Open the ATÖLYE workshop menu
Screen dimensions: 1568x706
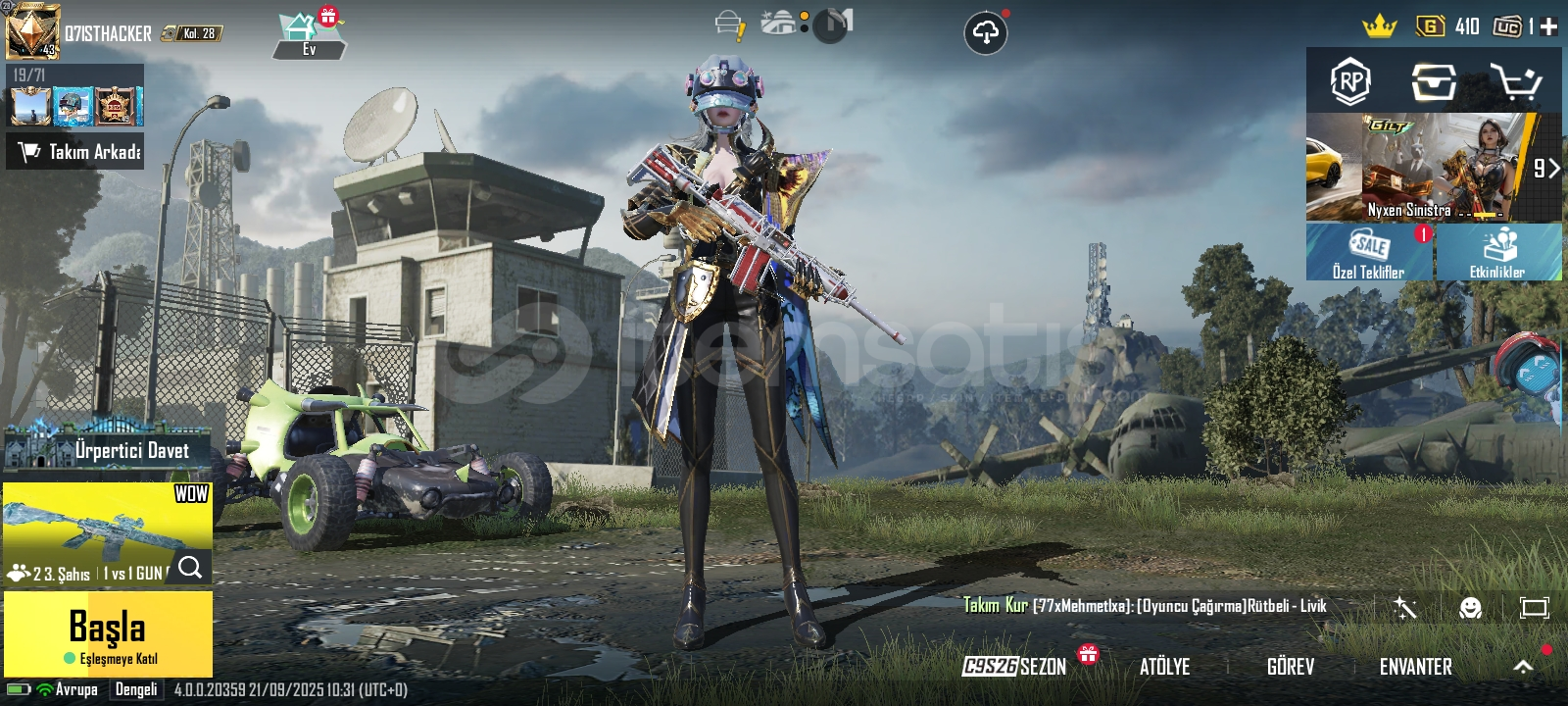tap(1164, 667)
